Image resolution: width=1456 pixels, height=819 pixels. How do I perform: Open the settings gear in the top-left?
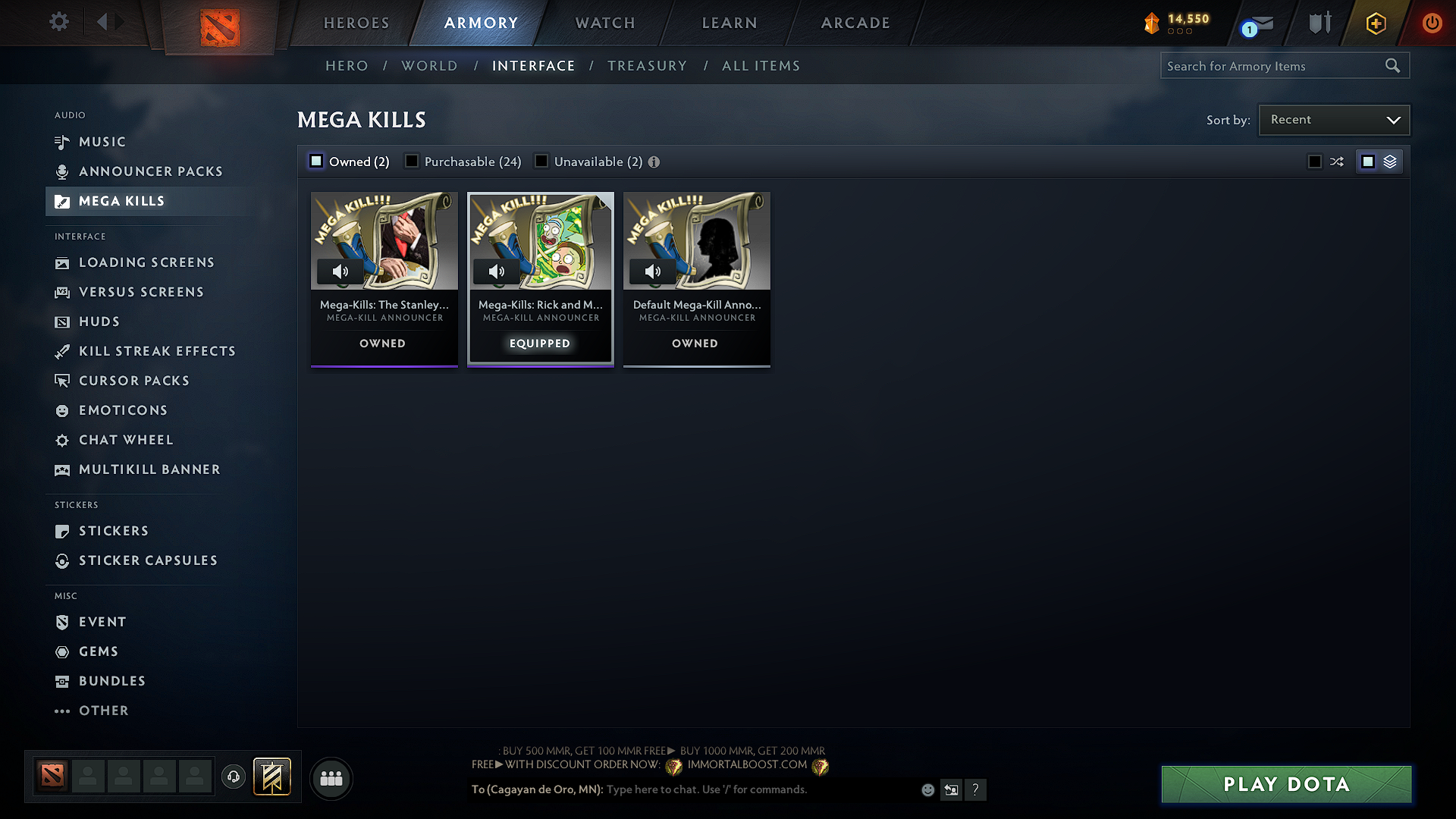(x=58, y=23)
